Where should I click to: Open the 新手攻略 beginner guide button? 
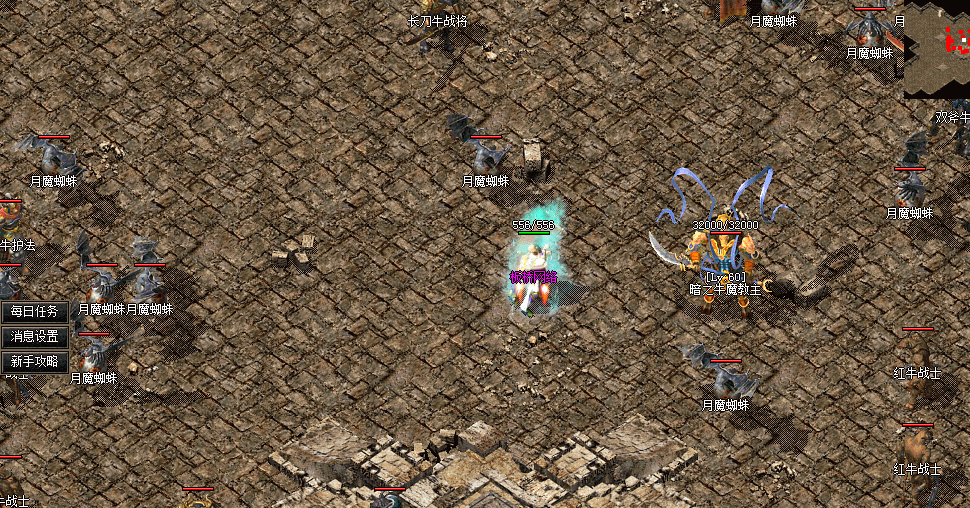tap(35, 362)
